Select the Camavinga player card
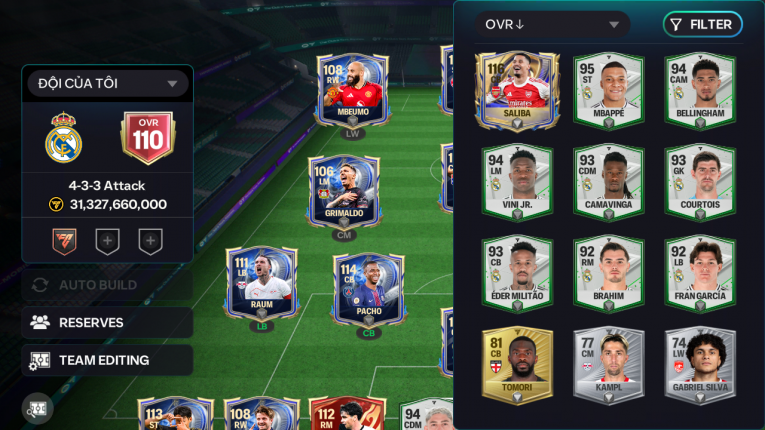The image size is (765, 430). [x=608, y=182]
